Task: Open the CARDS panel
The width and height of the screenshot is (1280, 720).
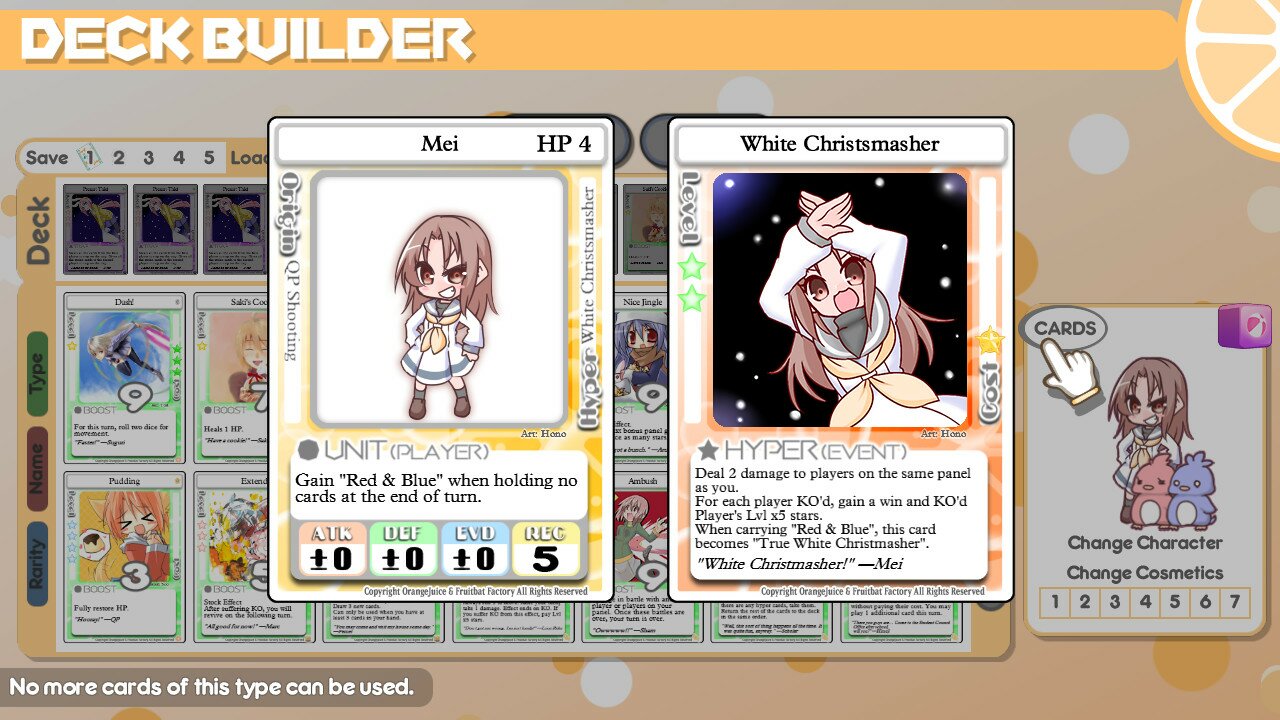Action: click(x=1067, y=327)
